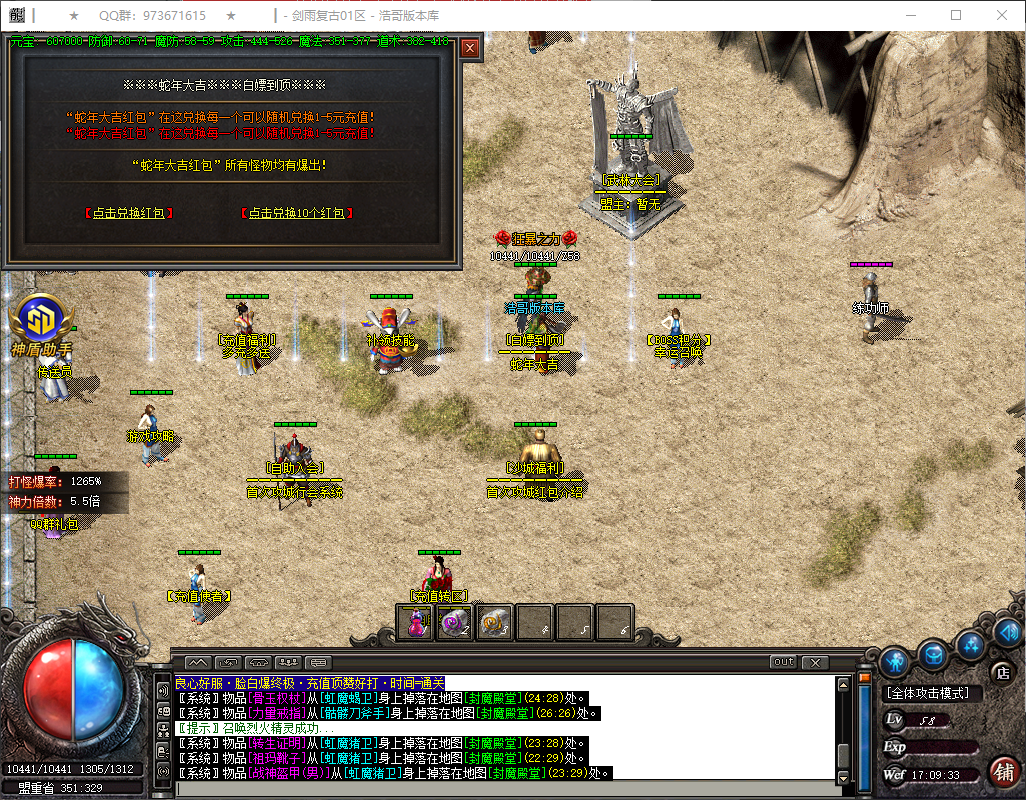
Task: Open the 店 shop button
Action: (1001, 671)
